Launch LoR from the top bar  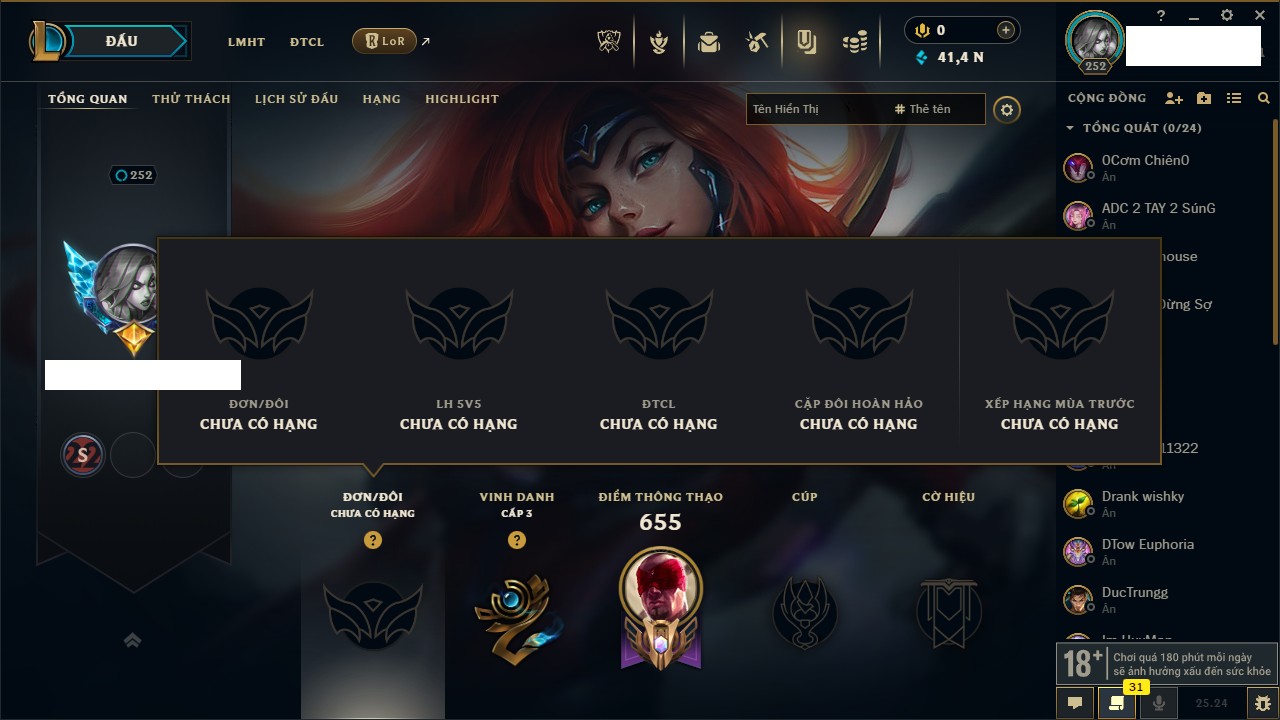[x=385, y=41]
